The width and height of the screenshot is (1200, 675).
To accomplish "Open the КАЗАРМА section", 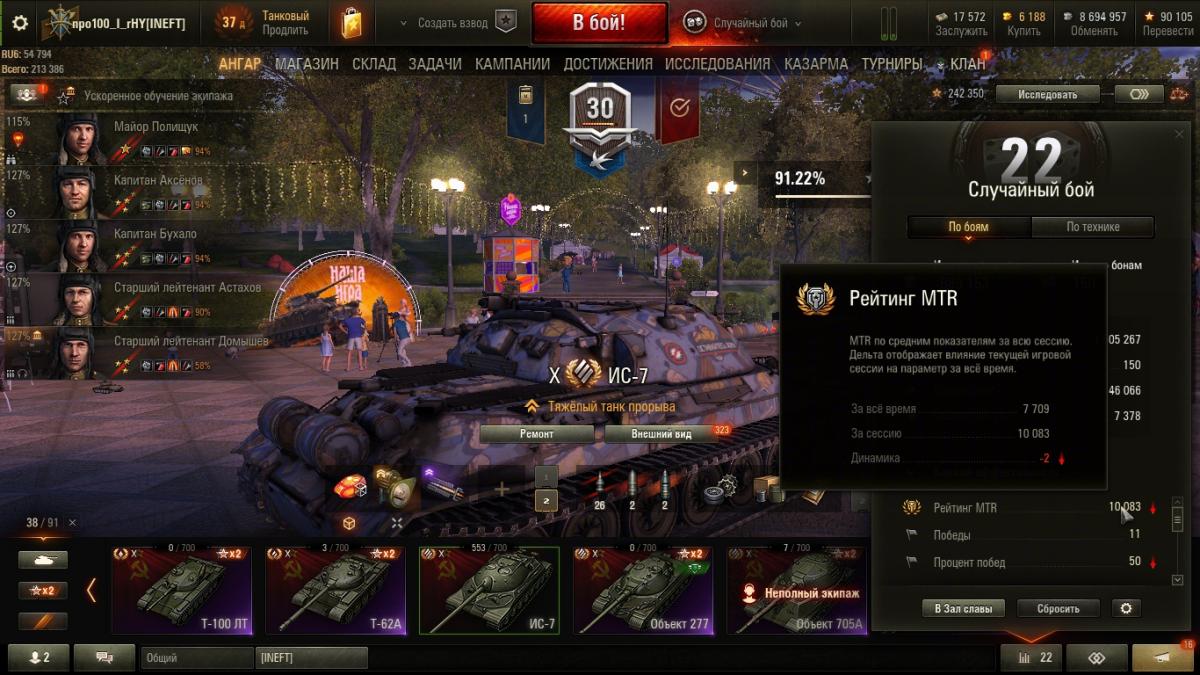I will pyautogui.click(x=816, y=64).
